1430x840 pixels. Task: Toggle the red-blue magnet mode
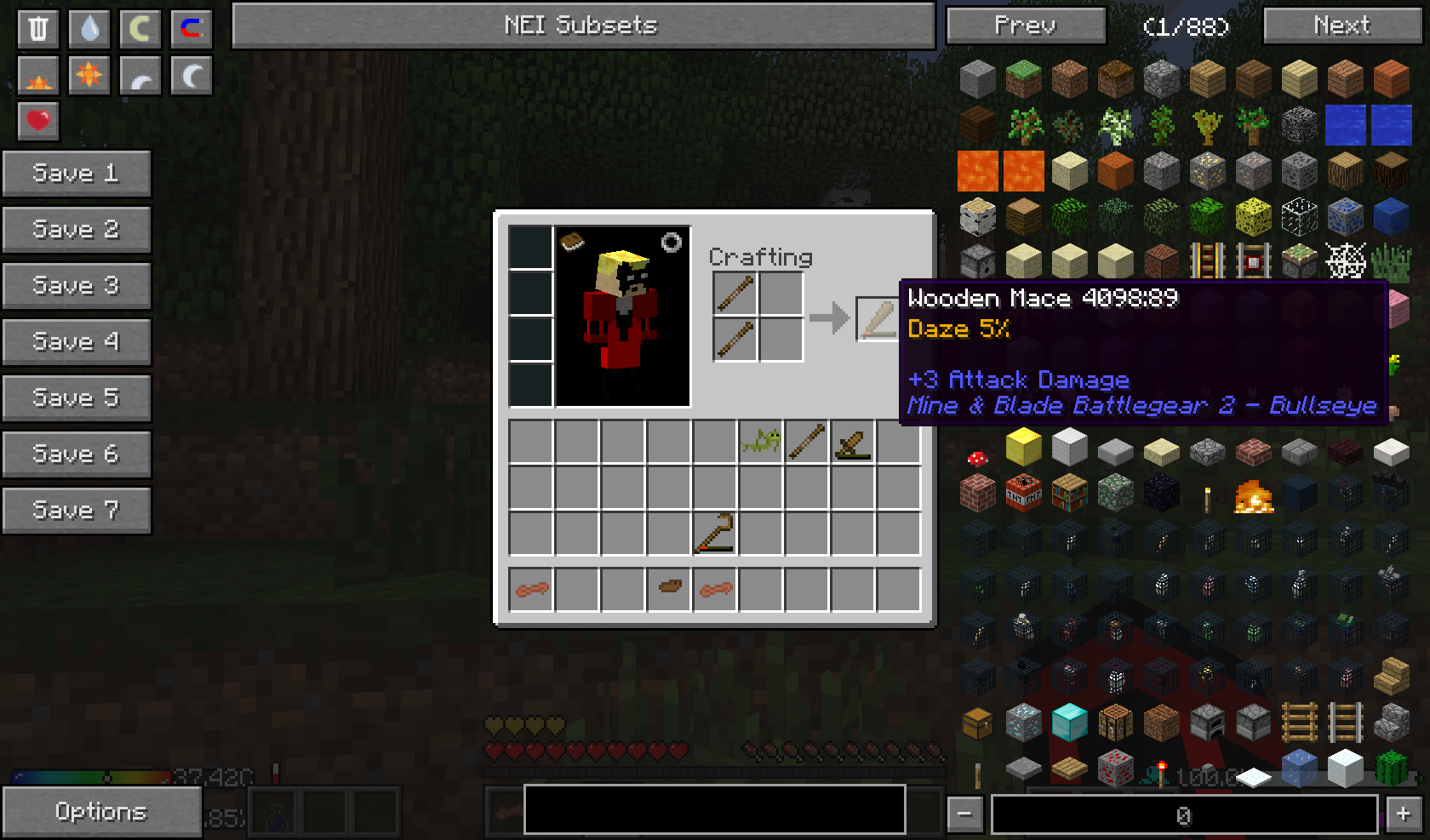(x=192, y=28)
